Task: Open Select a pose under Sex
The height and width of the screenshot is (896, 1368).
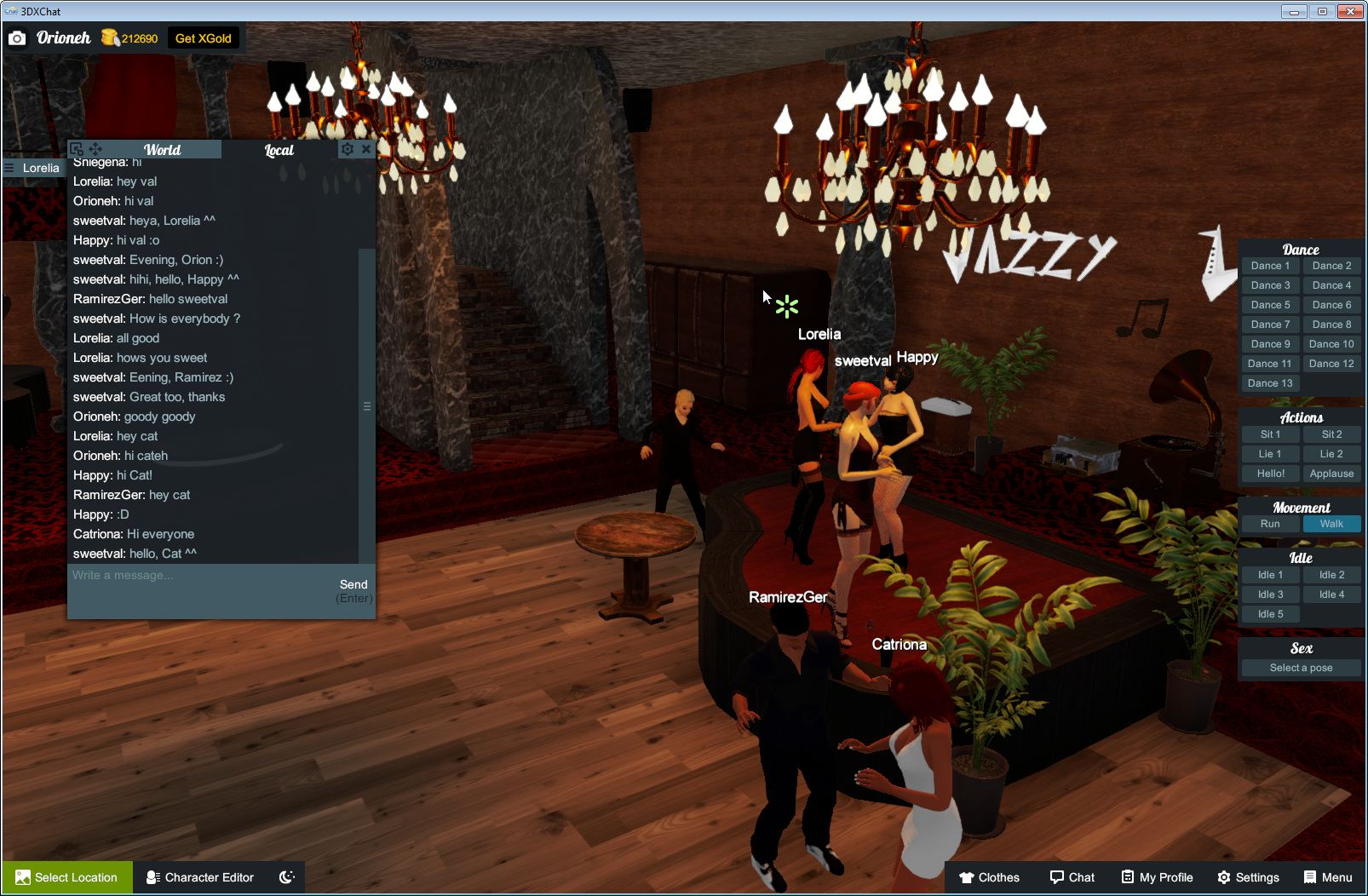Action: point(1301,667)
